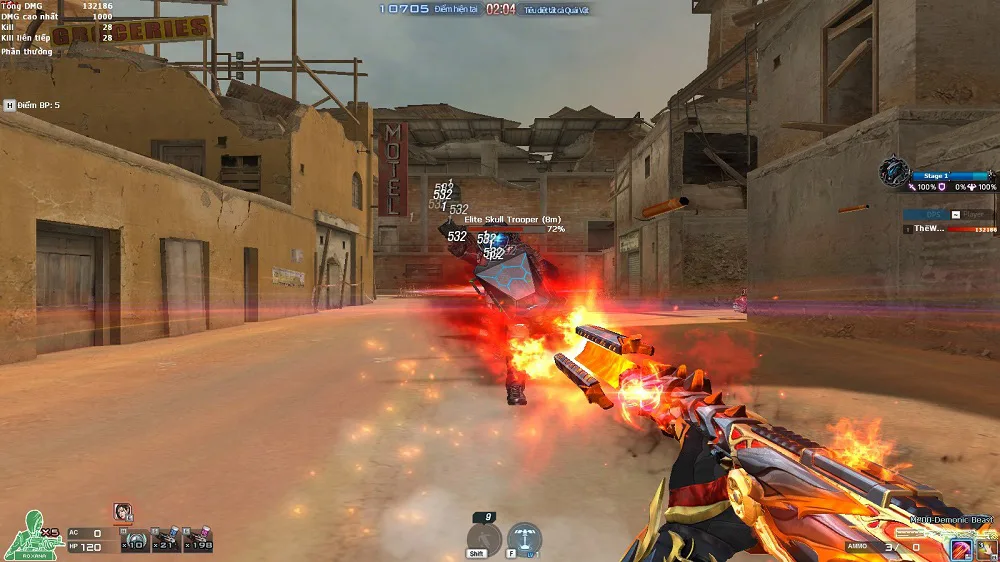1000x562 pixels.
Task: Select the grenade slot showing x10
Action: [136, 540]
